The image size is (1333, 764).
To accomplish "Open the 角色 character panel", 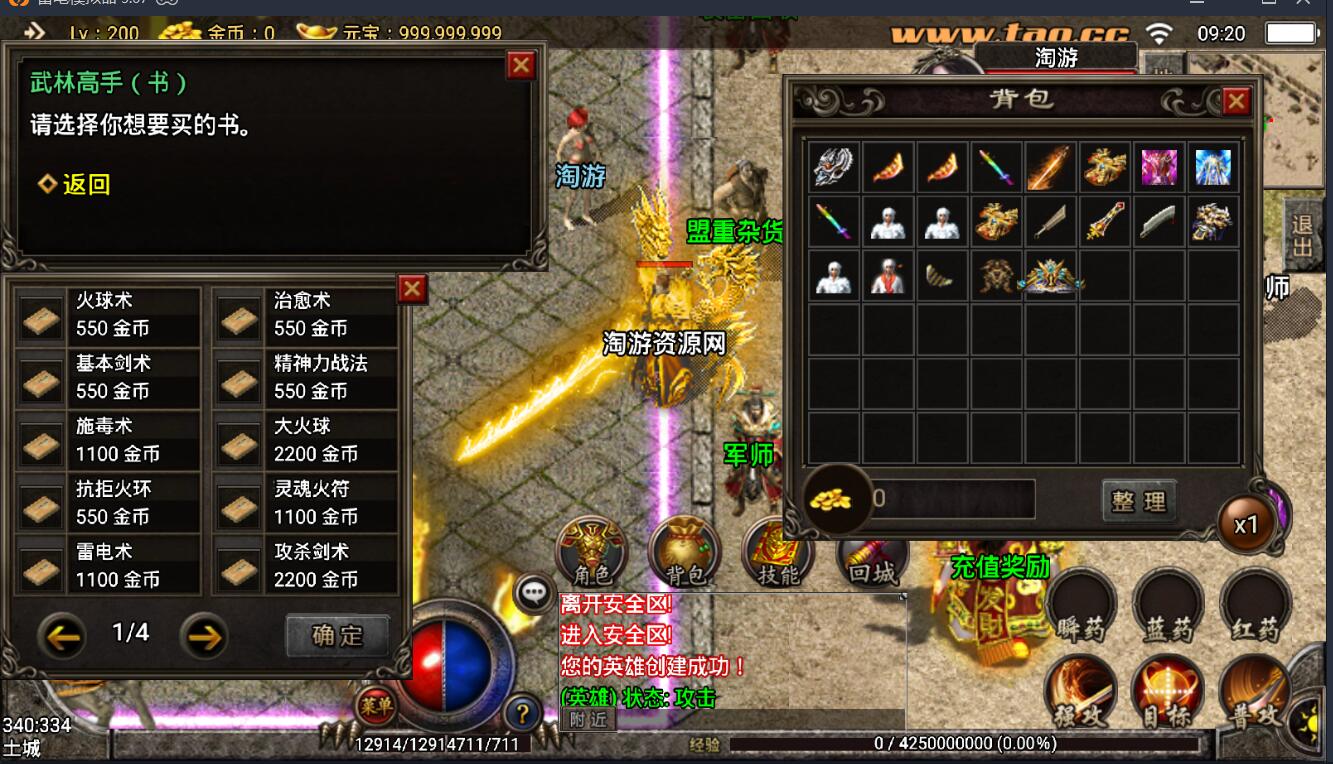I will [593, 552].
